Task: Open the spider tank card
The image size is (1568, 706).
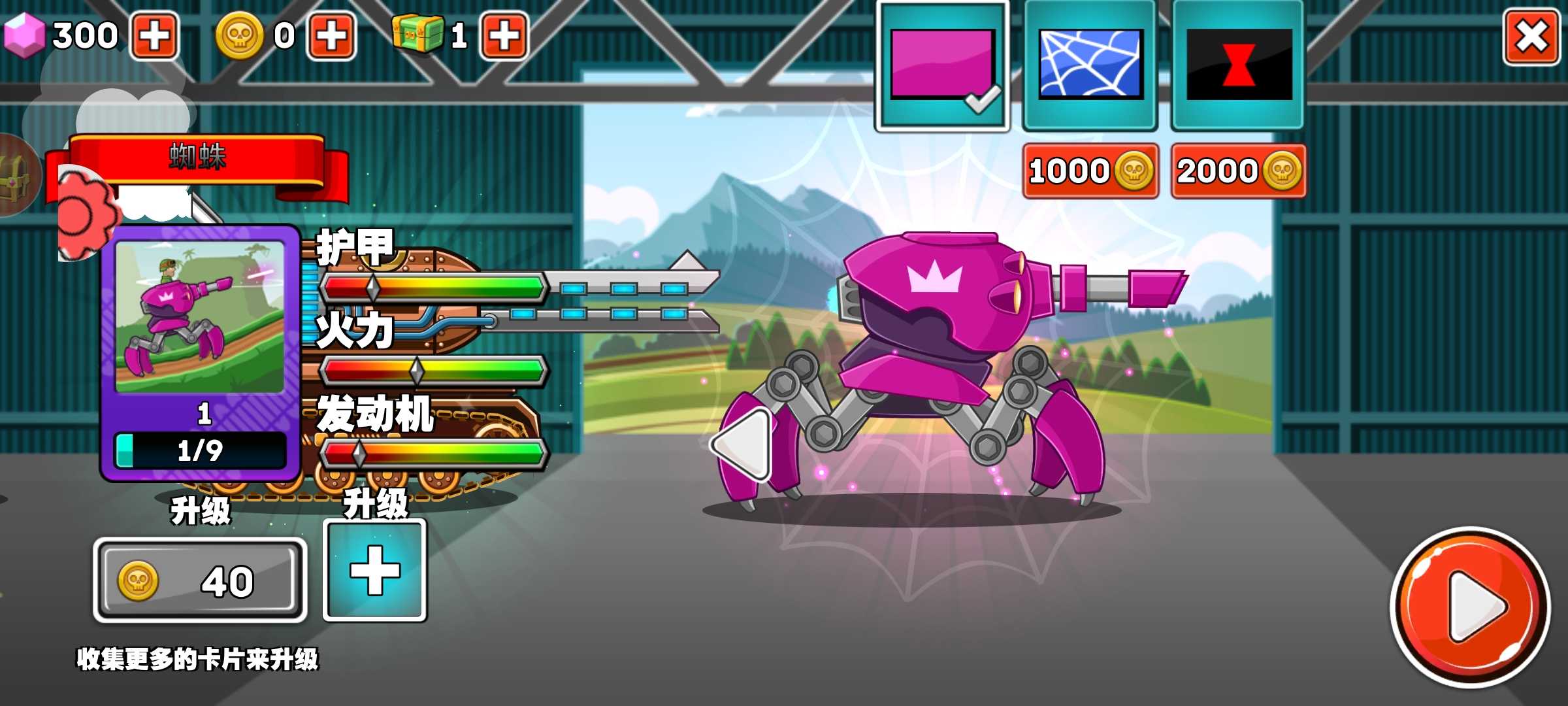Action: [200, 353]
